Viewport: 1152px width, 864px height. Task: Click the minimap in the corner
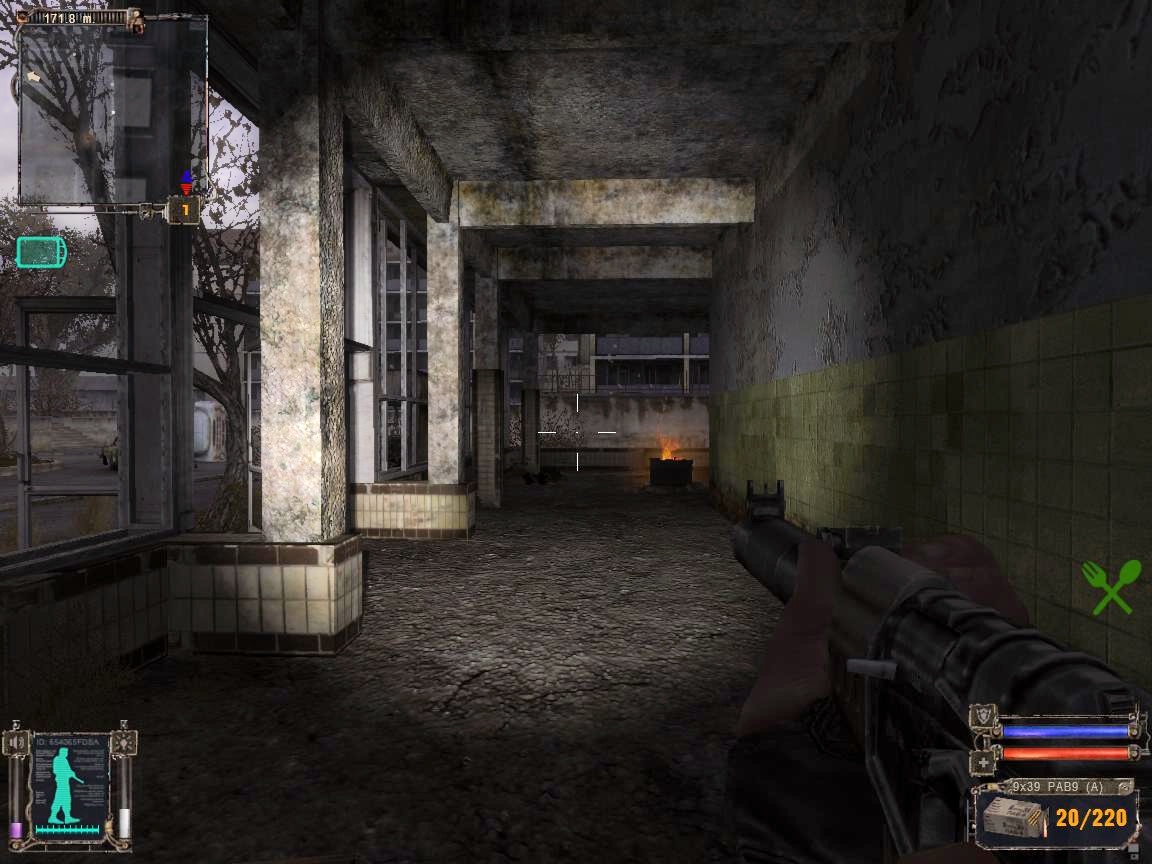(x=112, y=113)
